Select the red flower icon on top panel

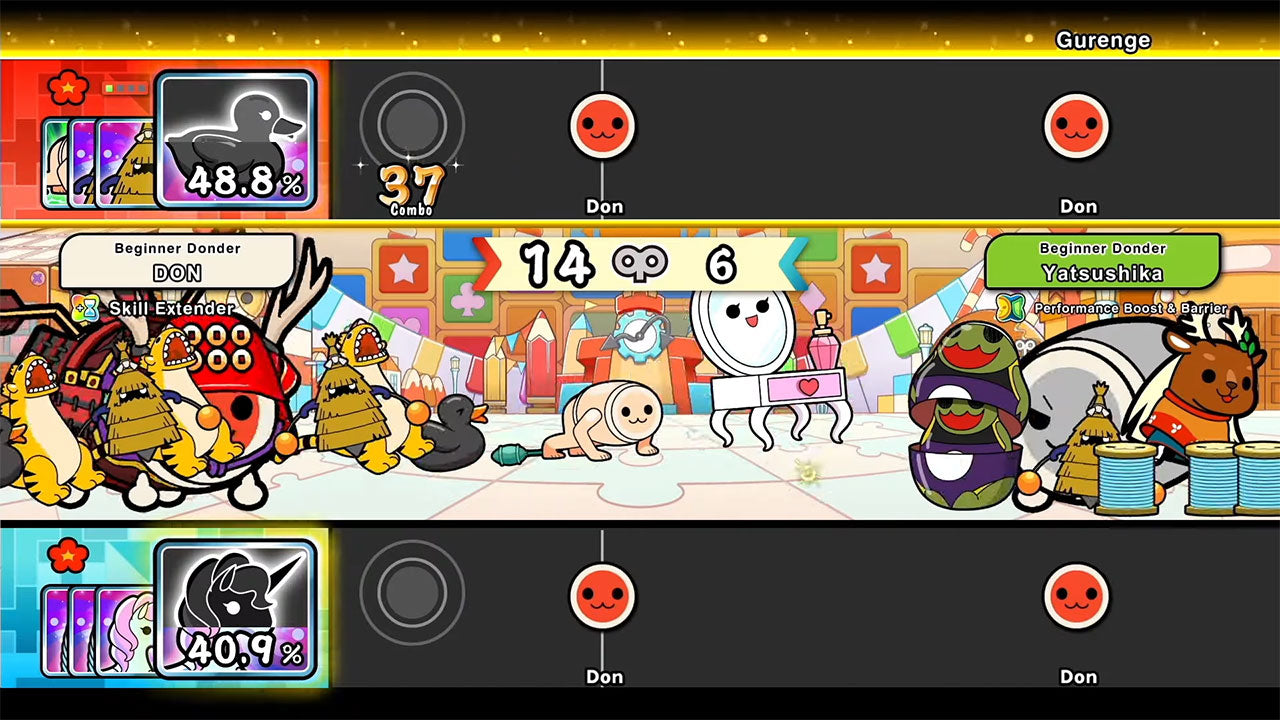pyautogui.click(x=67, y=87)
